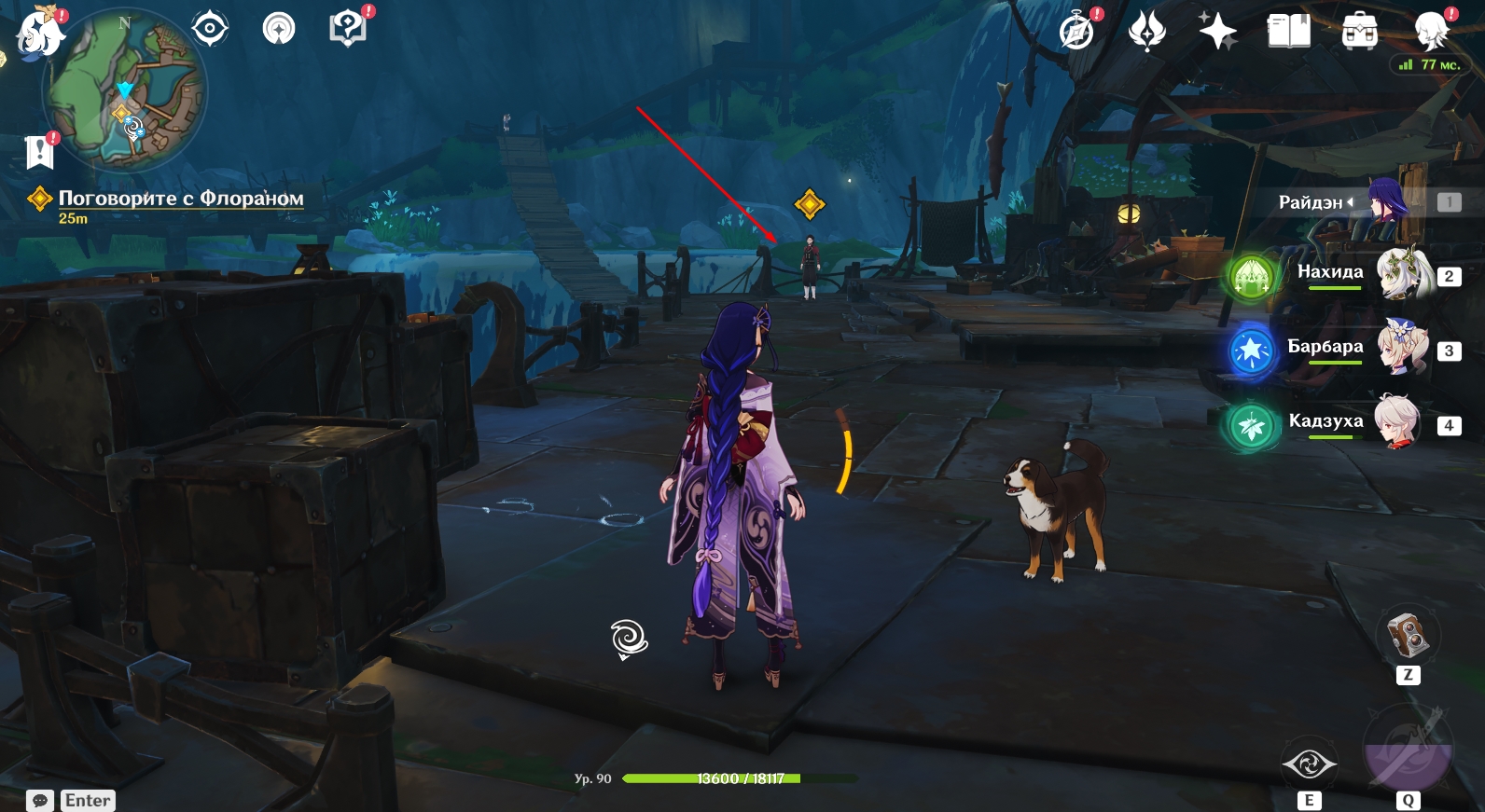This screenshot has height=812, width=1485.
Task: Open the character profile icon at top right
Action: [x=1431, y=31]
